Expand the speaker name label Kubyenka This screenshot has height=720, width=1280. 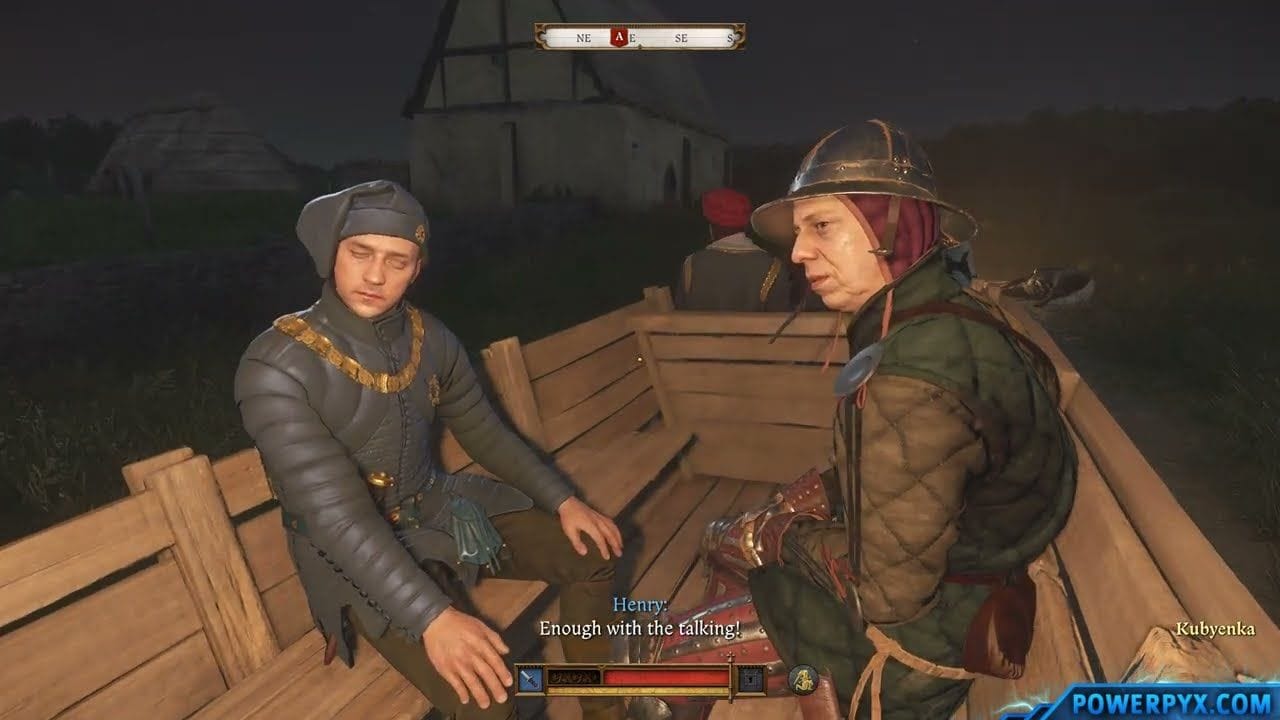(x=1214, y=629)
